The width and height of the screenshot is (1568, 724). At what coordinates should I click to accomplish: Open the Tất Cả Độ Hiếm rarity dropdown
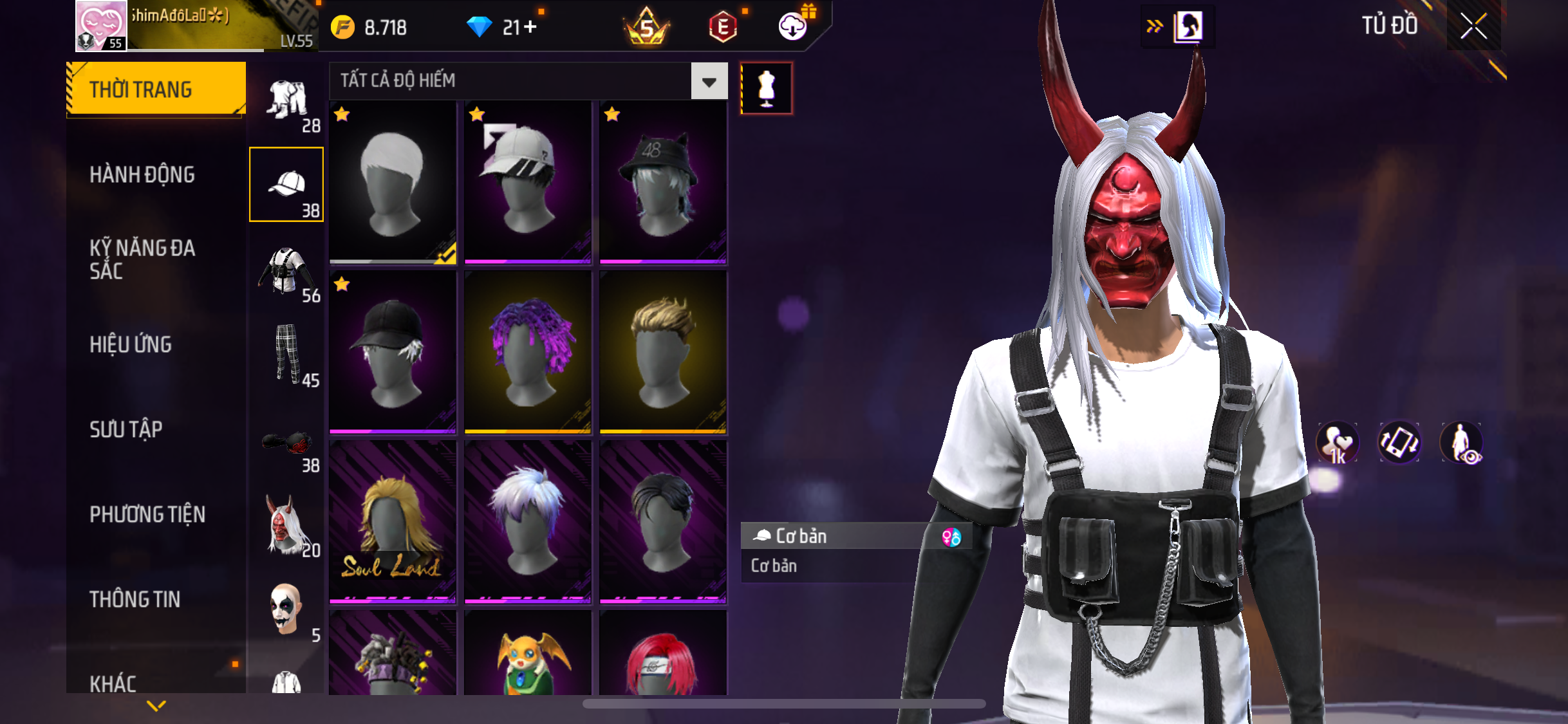[709, 81]
